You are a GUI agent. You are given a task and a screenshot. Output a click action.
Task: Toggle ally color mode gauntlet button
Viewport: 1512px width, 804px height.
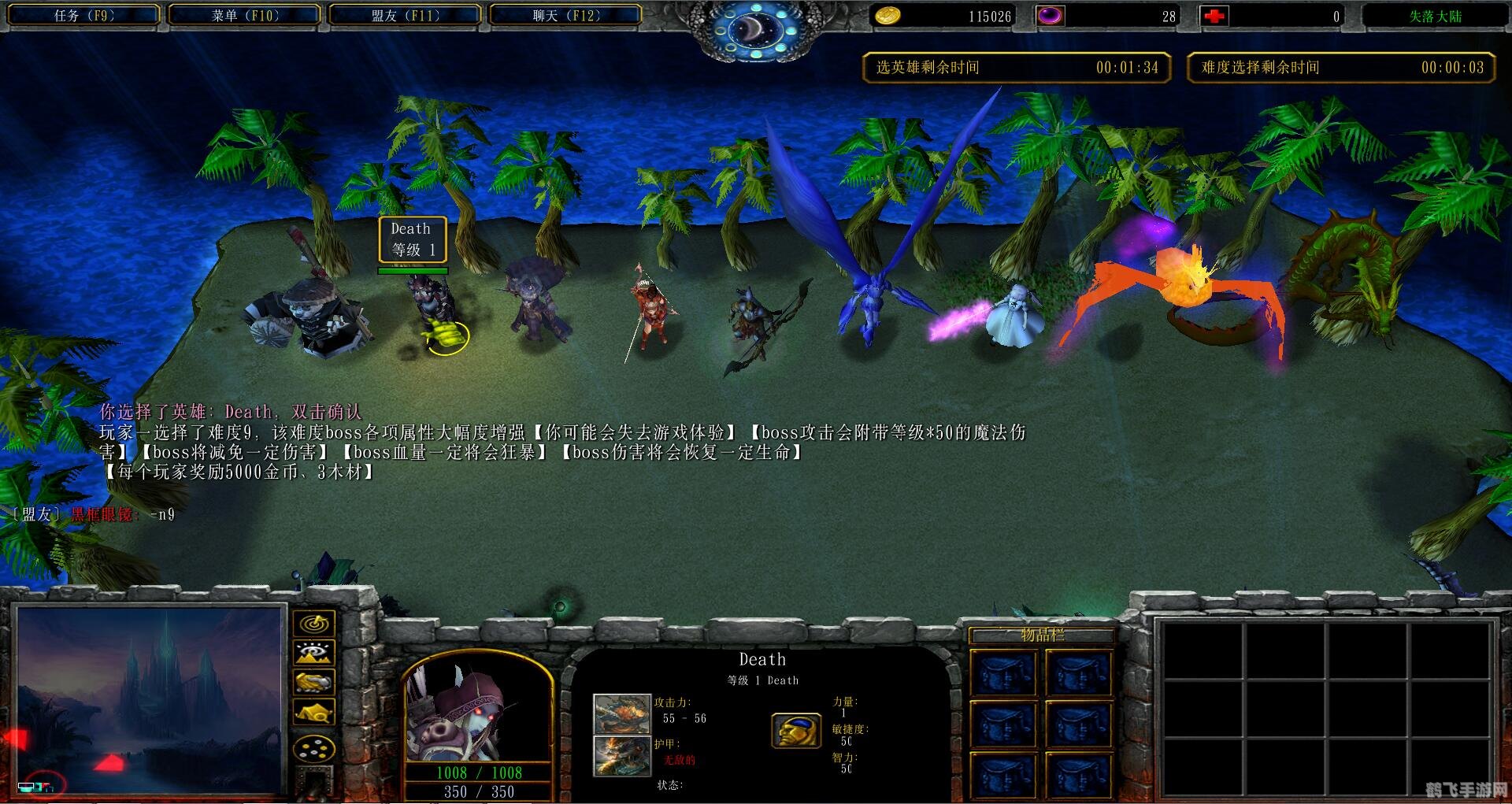pyautogui.click(x=314, y=682)
